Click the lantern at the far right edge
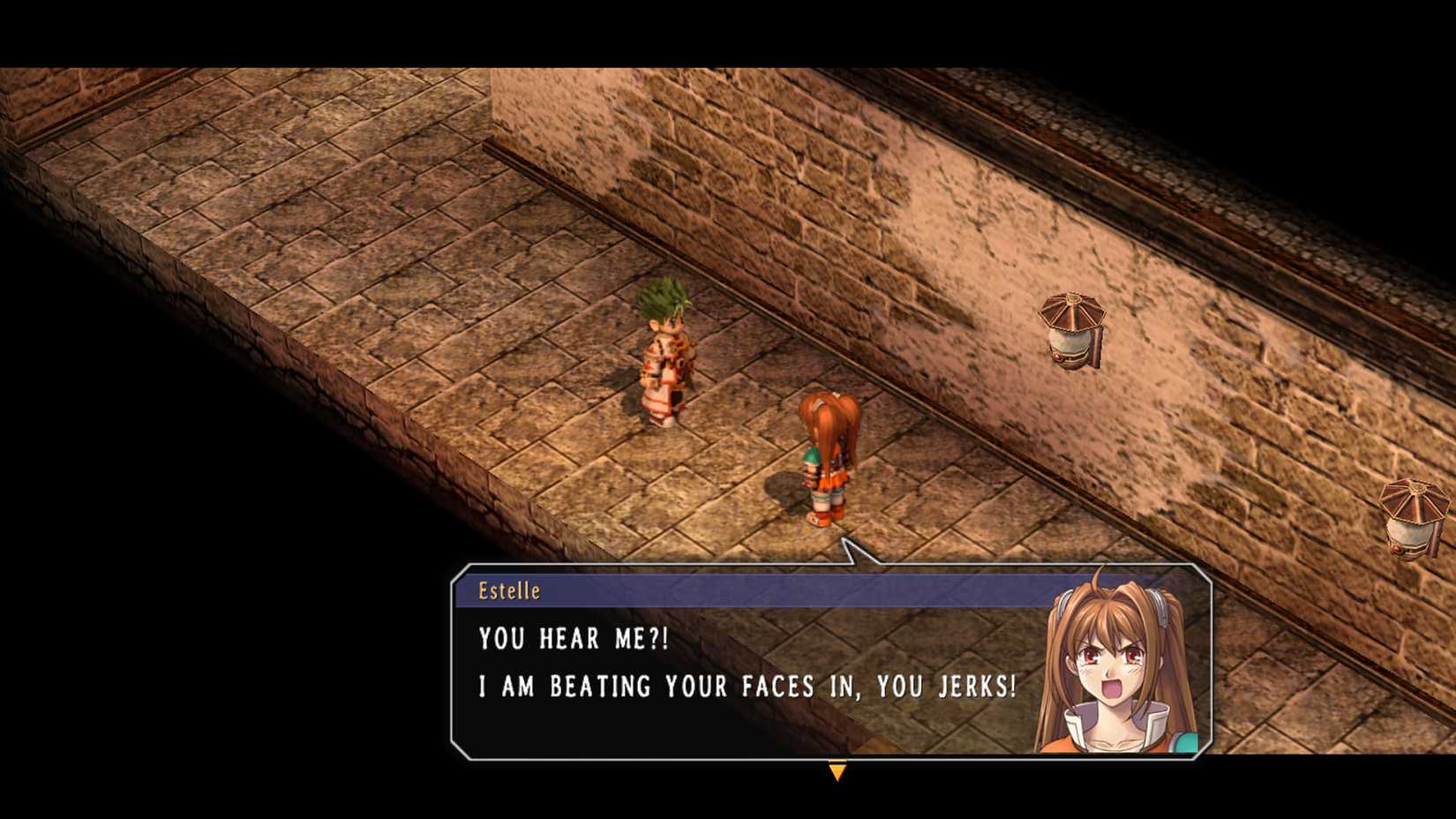Image resolution: width=1456 pixels, height=819 pixels. coord(1413,516)
